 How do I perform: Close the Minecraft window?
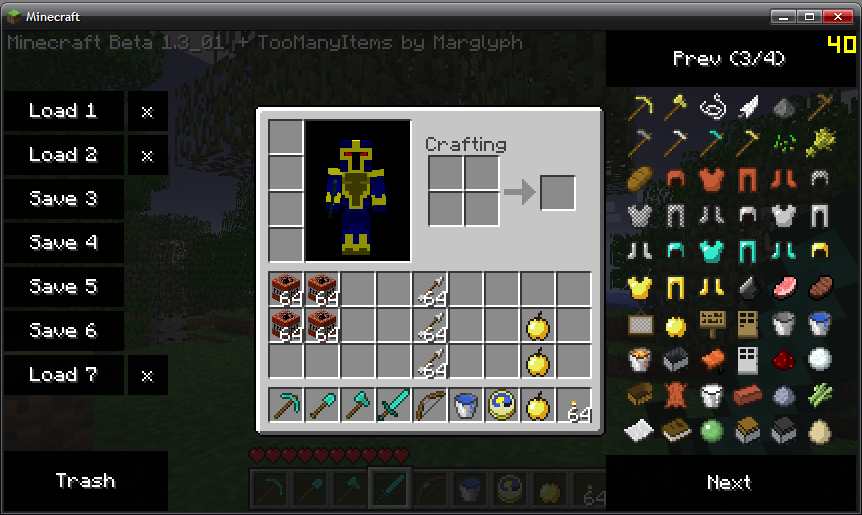point(834,17)
